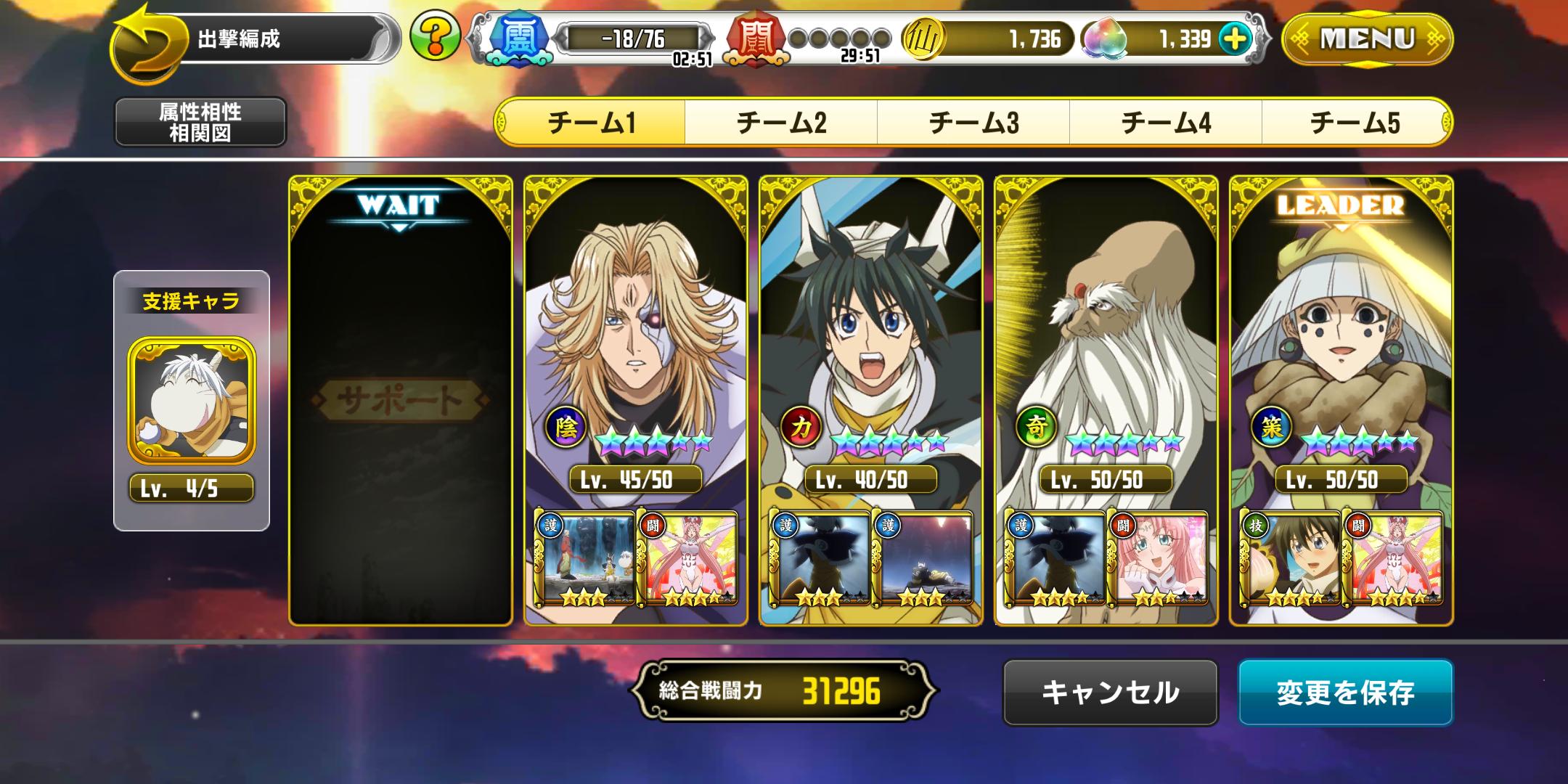The image size is (1568, 784).
Task: Open the チーム5 tab
Action: click(1356, 122)
